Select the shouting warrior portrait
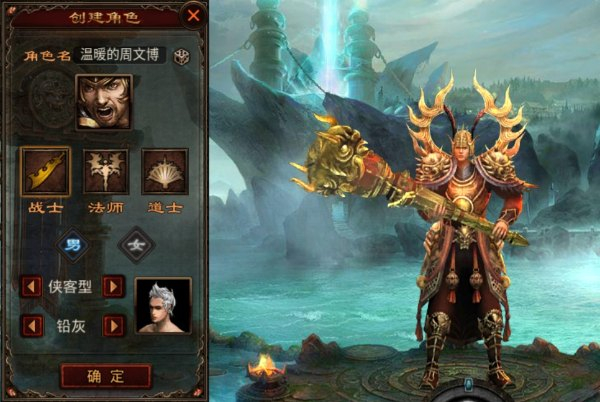Image resolution: width=600 pixels, height=402 pixels. [x=104, y=102]
